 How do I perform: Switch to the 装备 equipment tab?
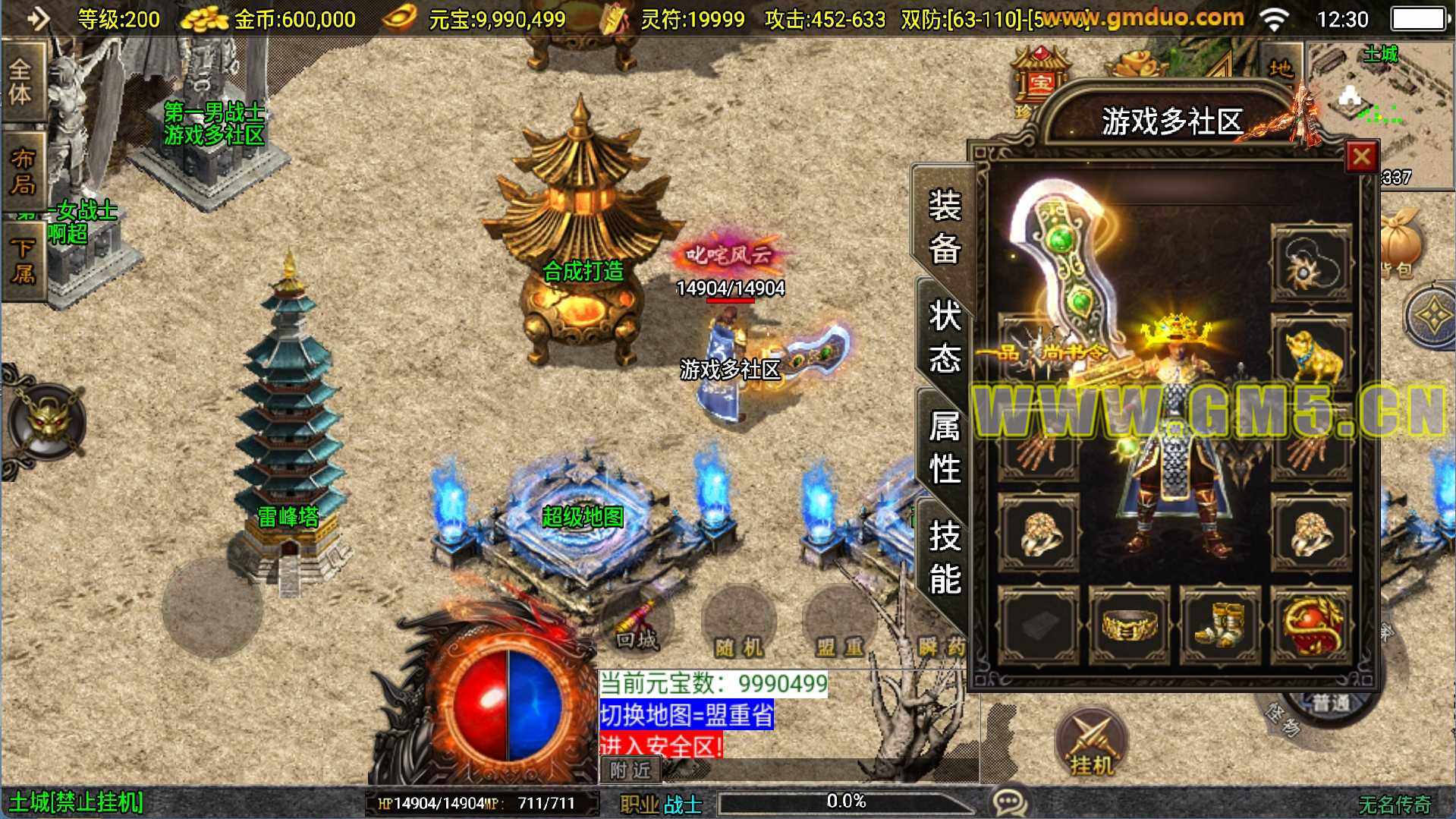click(945, 226)
